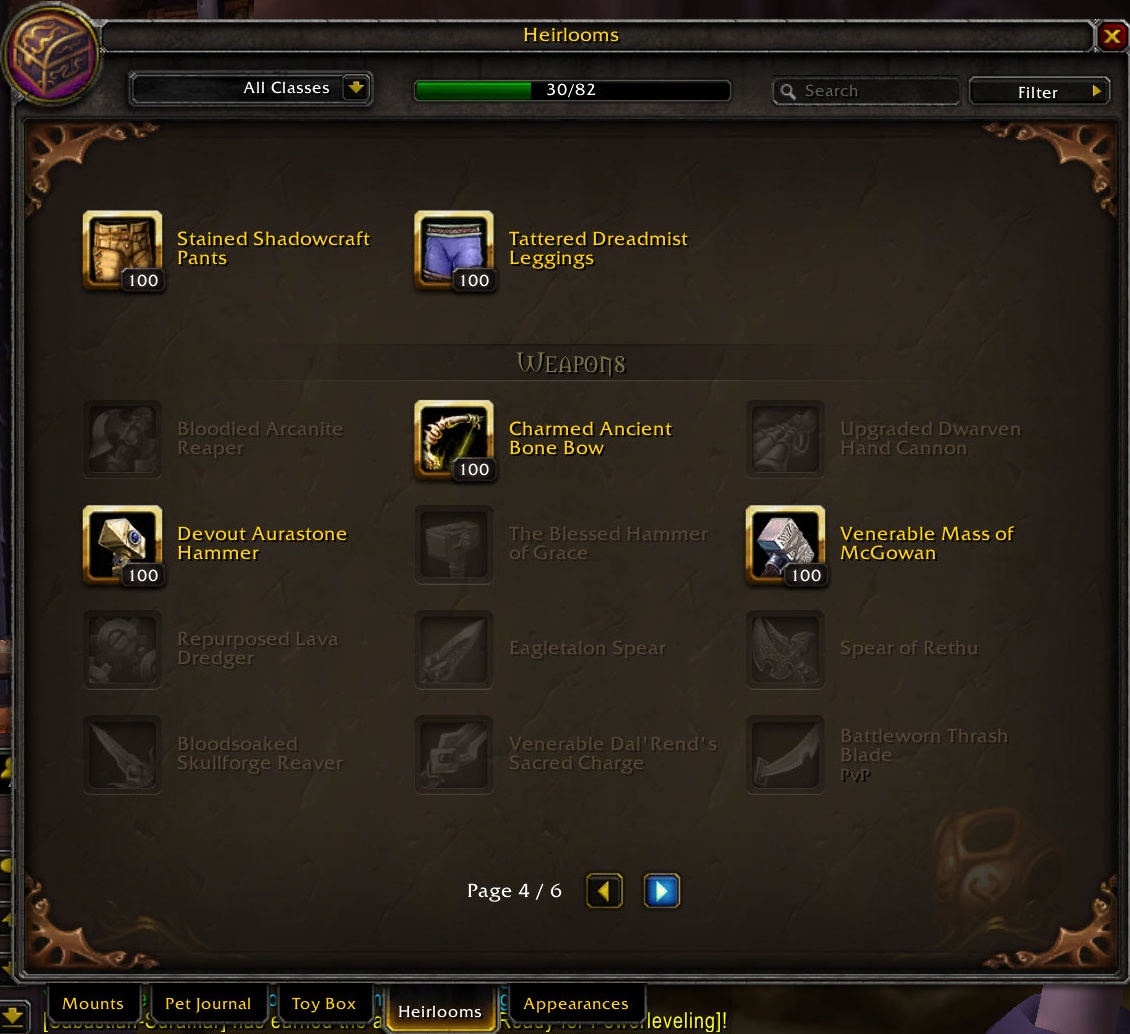Open the Pet Journal tab
The image size is (1130, 1034).
208,1004
